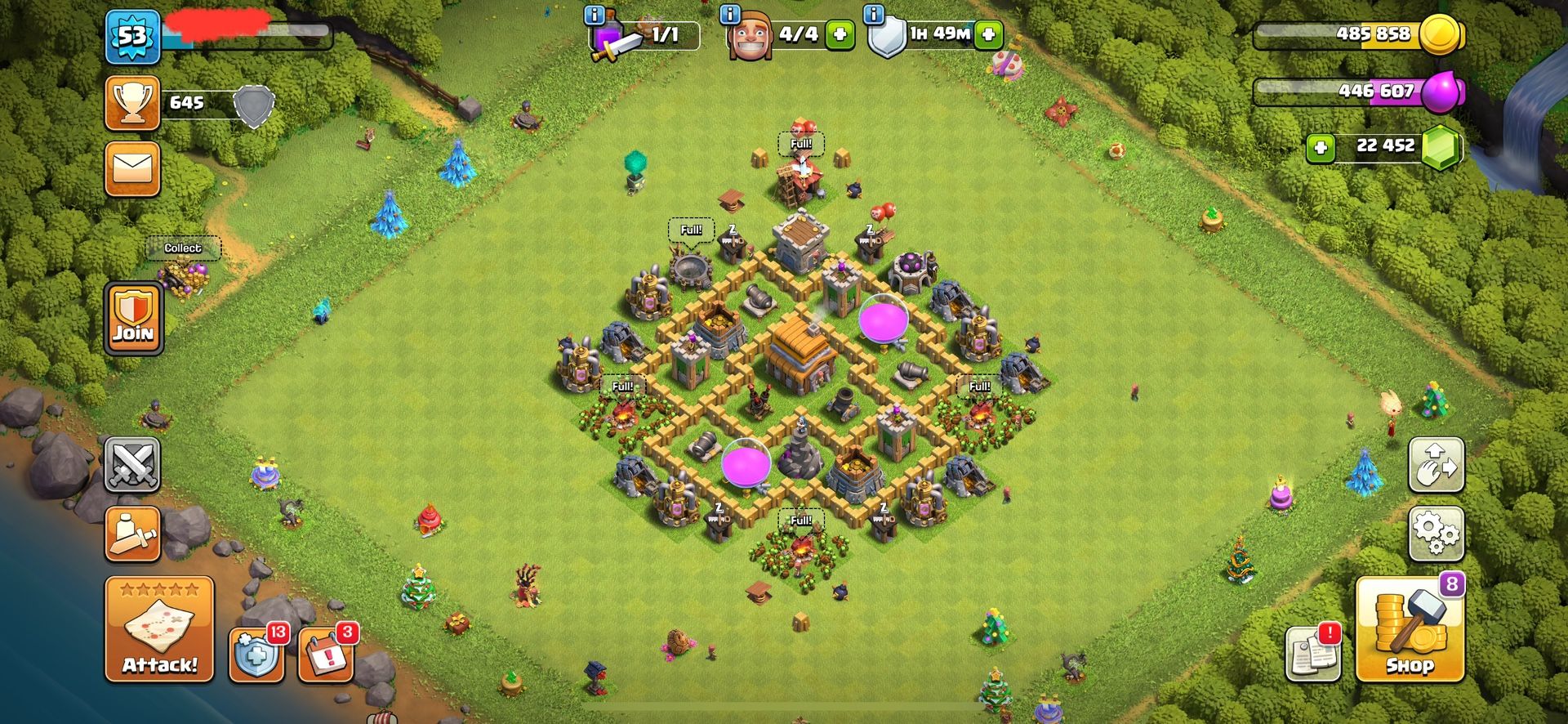Open the player profile via level 53 badge
The image size is (1568, 724).
tap(133, 36)
